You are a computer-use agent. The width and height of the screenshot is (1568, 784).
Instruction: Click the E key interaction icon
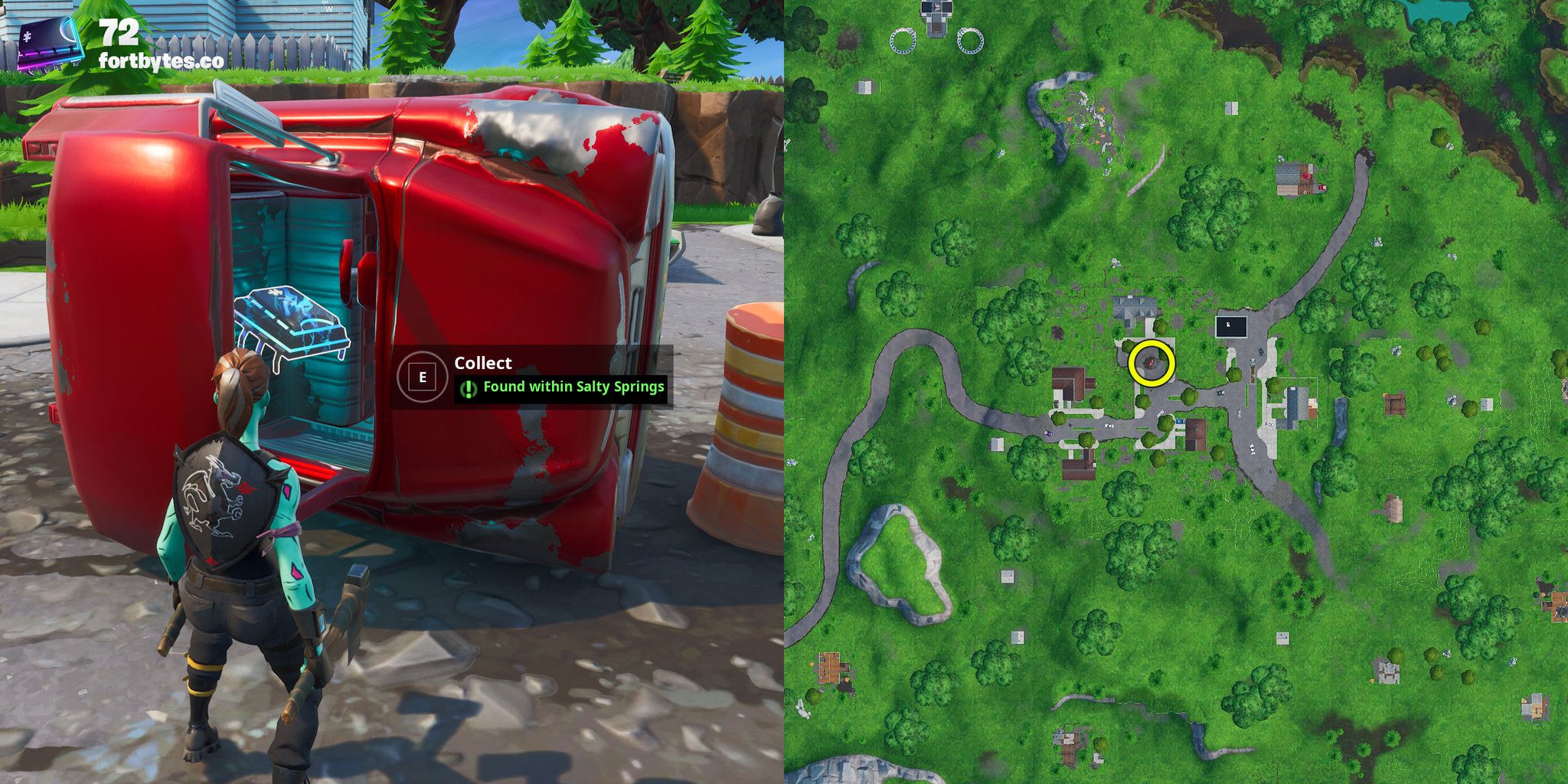coord(423,376)
